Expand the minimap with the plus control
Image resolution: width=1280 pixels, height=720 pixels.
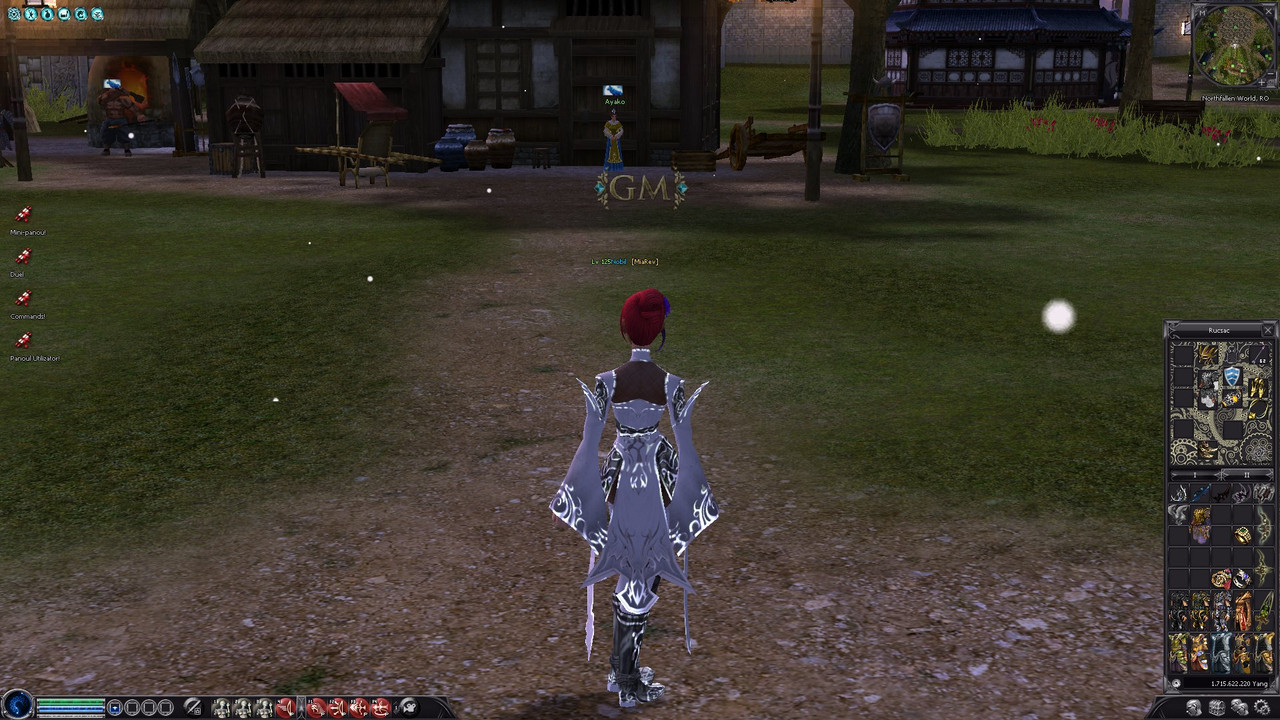[1262, 82]
